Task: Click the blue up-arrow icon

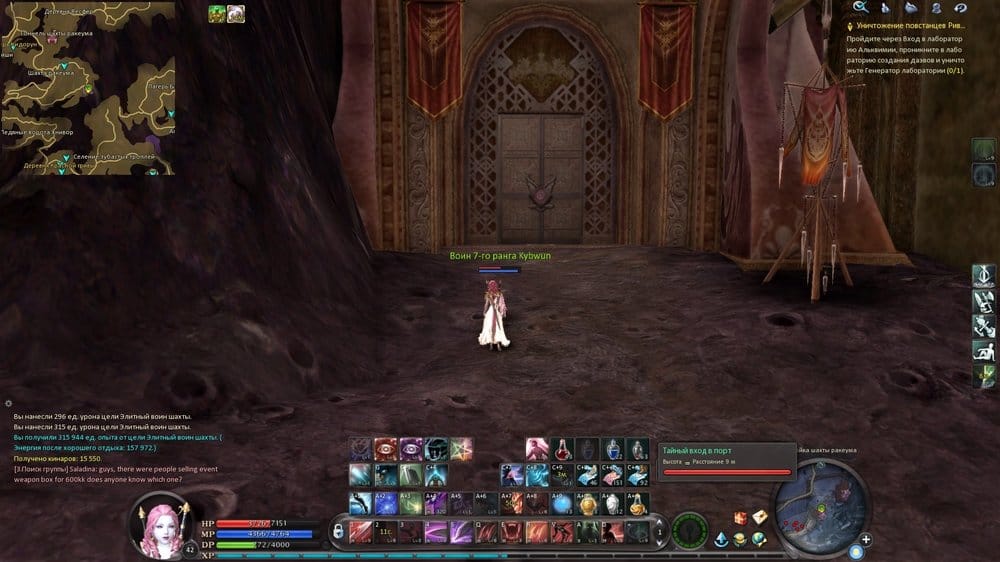Action: pos(721,540)
